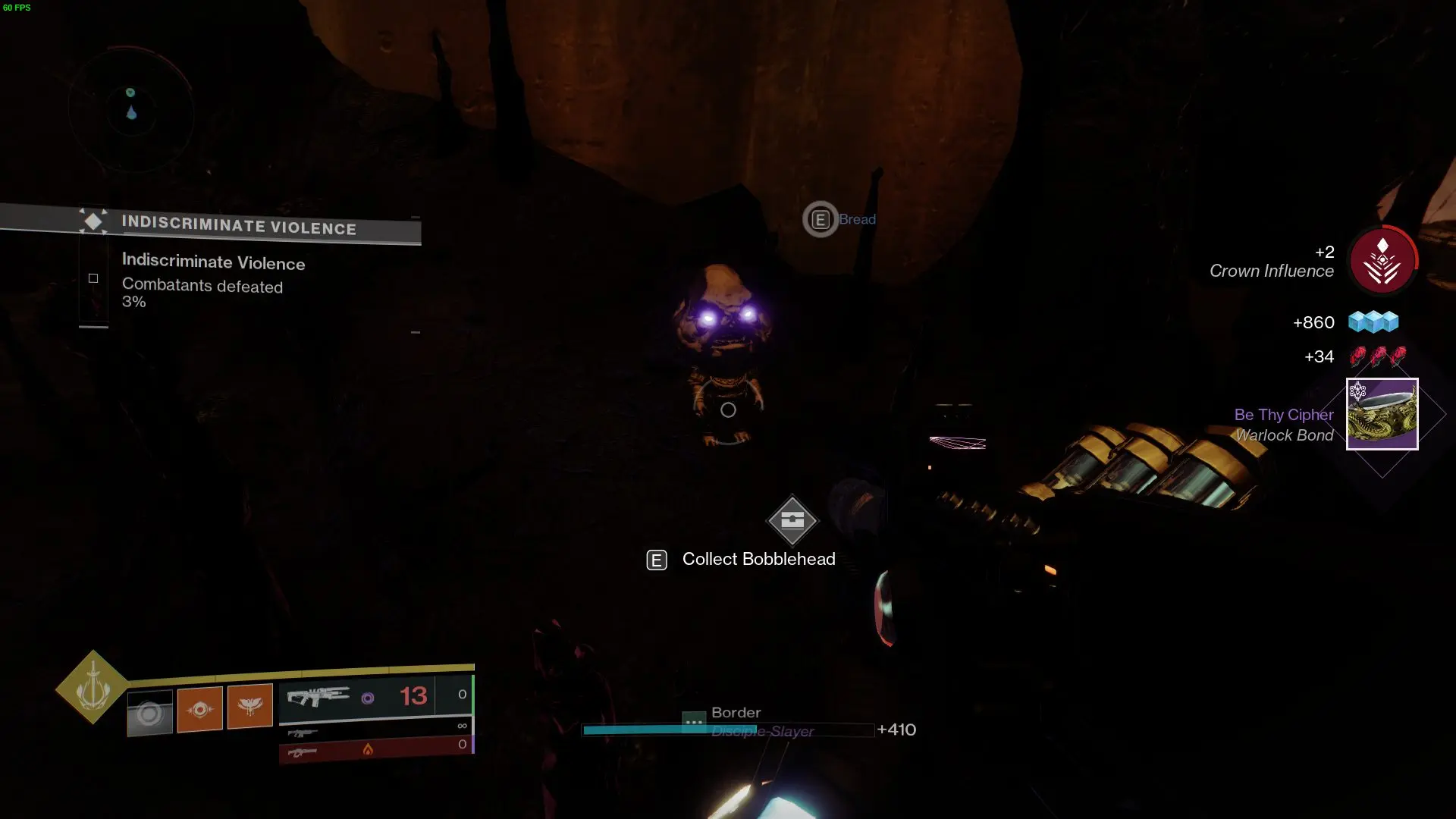The height and width of the screenshot is (819, 1456).
Task: Click the grenade ability icon
Action: pyautogui.click(x=250, y=707)
